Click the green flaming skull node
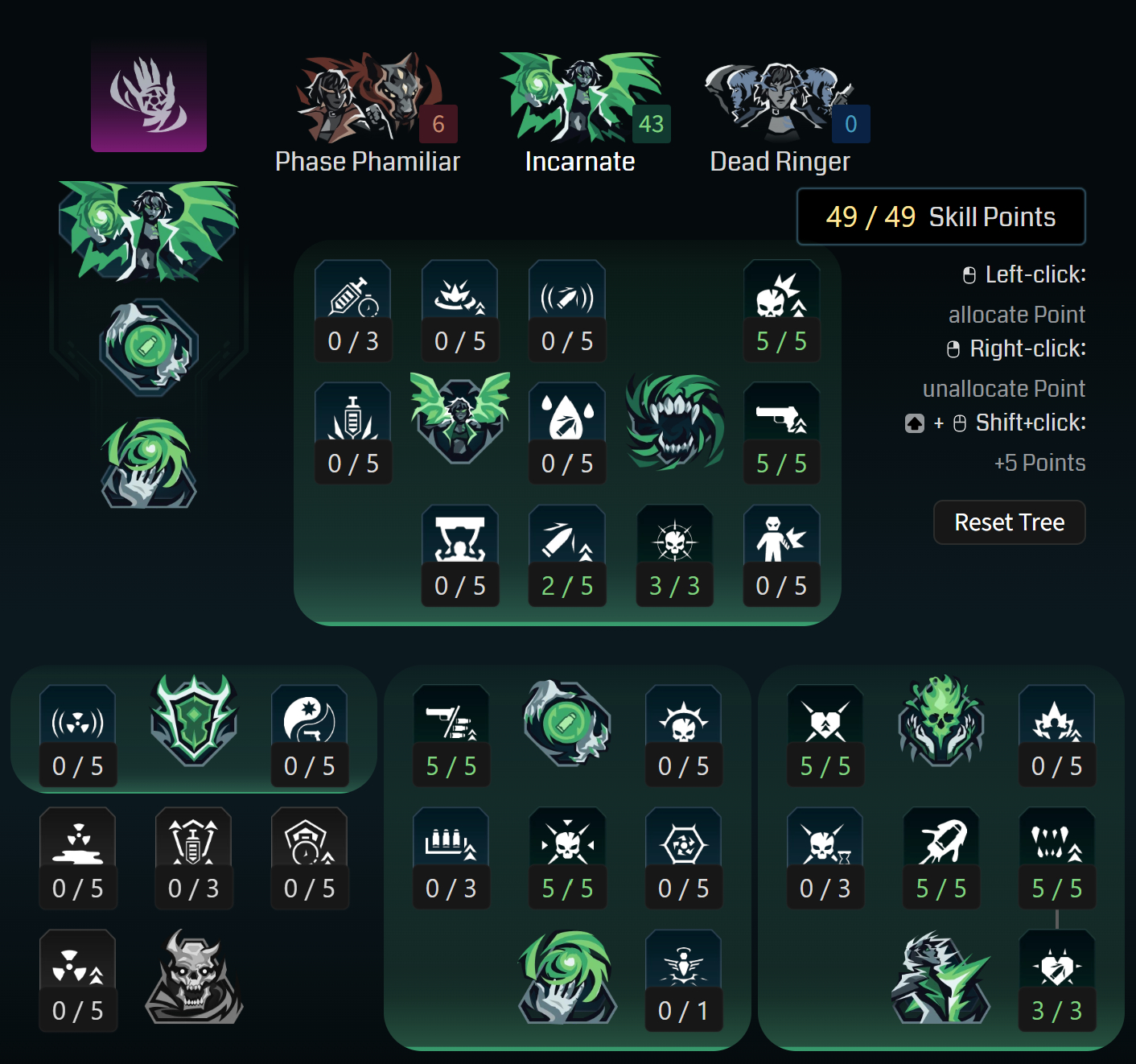This screenshot has height=1064, width=1136. pos(941,723)
